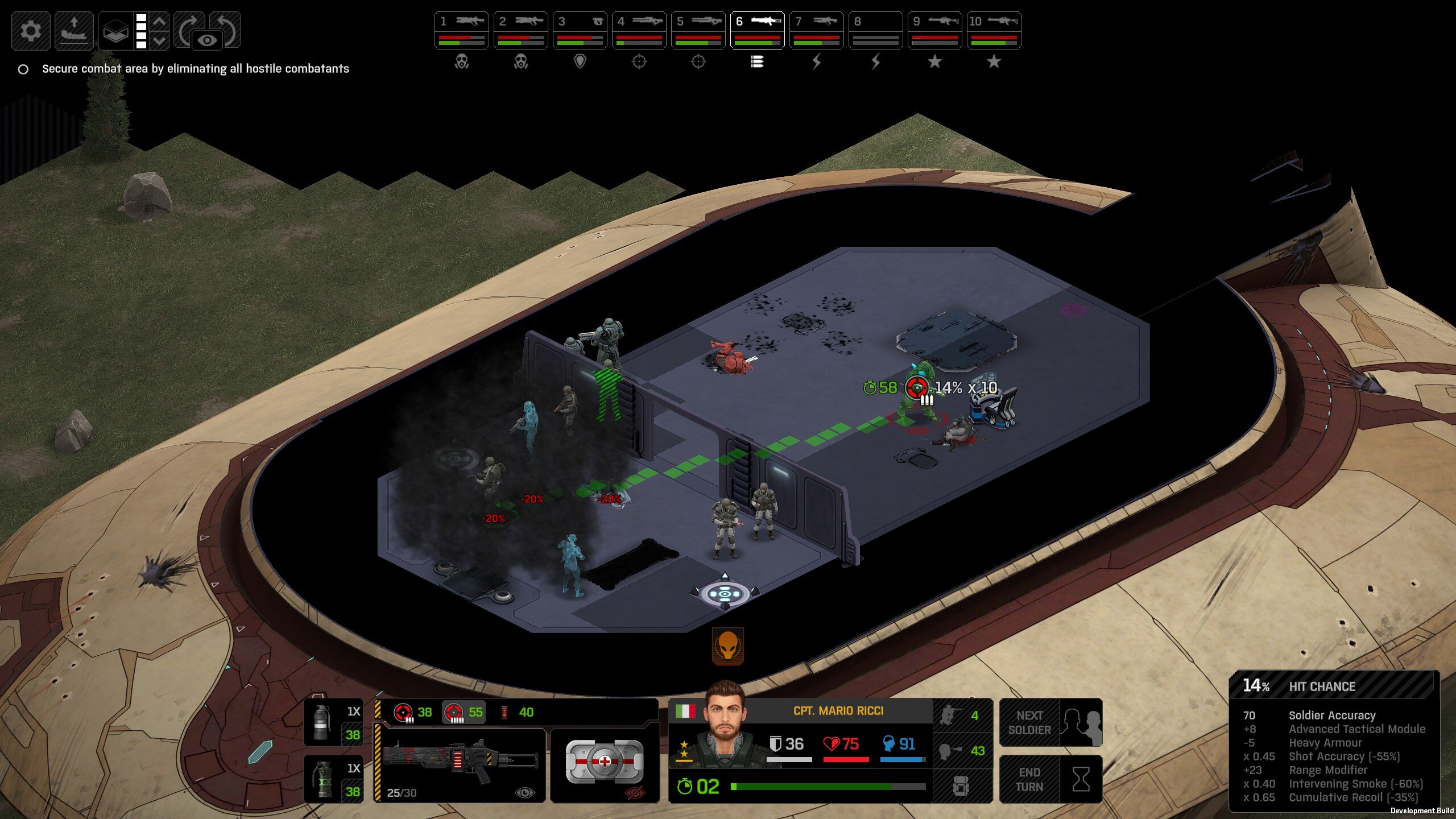Click the abort mission dropship button
Screen dimensions: 1456x819
click(74, 30)
